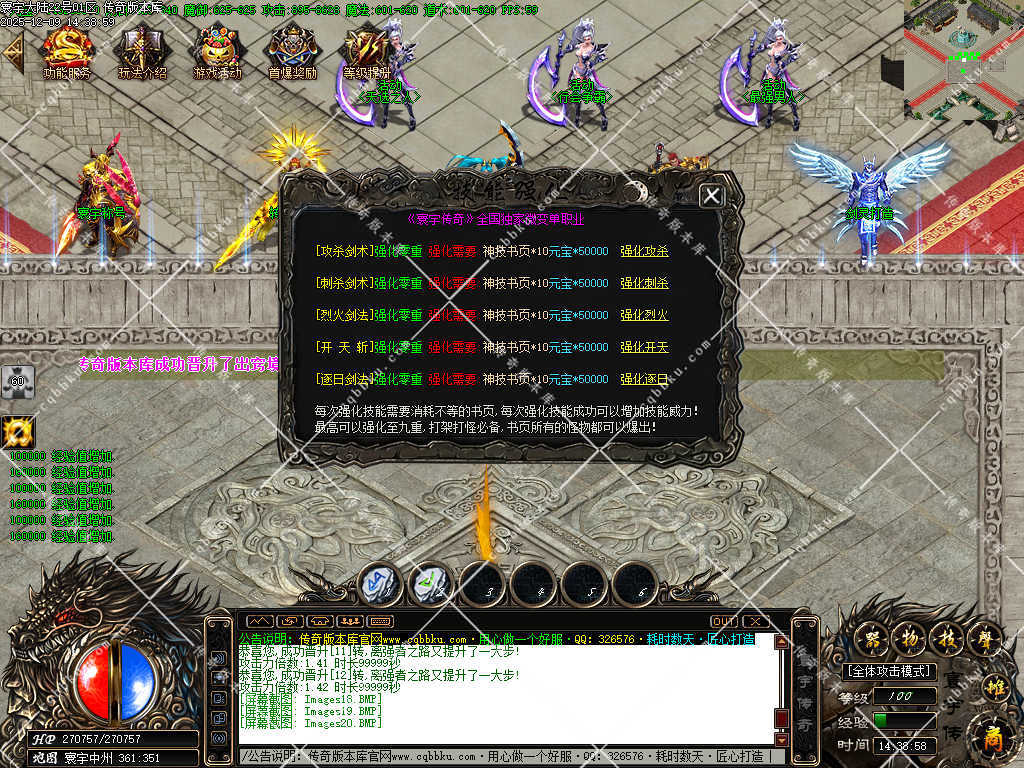
Task: Open the 物 inventory bag button
Action: [x=909, y=637]
